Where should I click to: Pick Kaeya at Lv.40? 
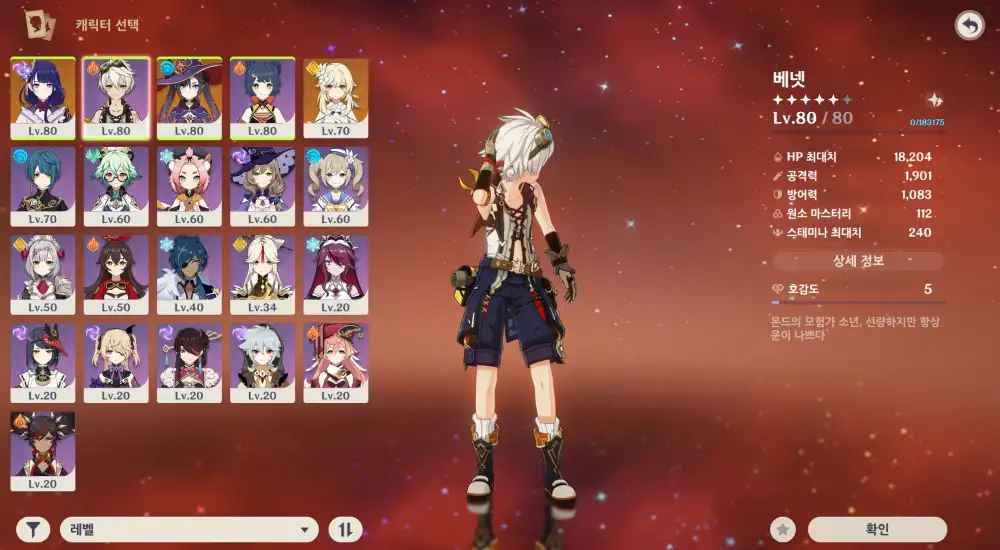(189, 273)
